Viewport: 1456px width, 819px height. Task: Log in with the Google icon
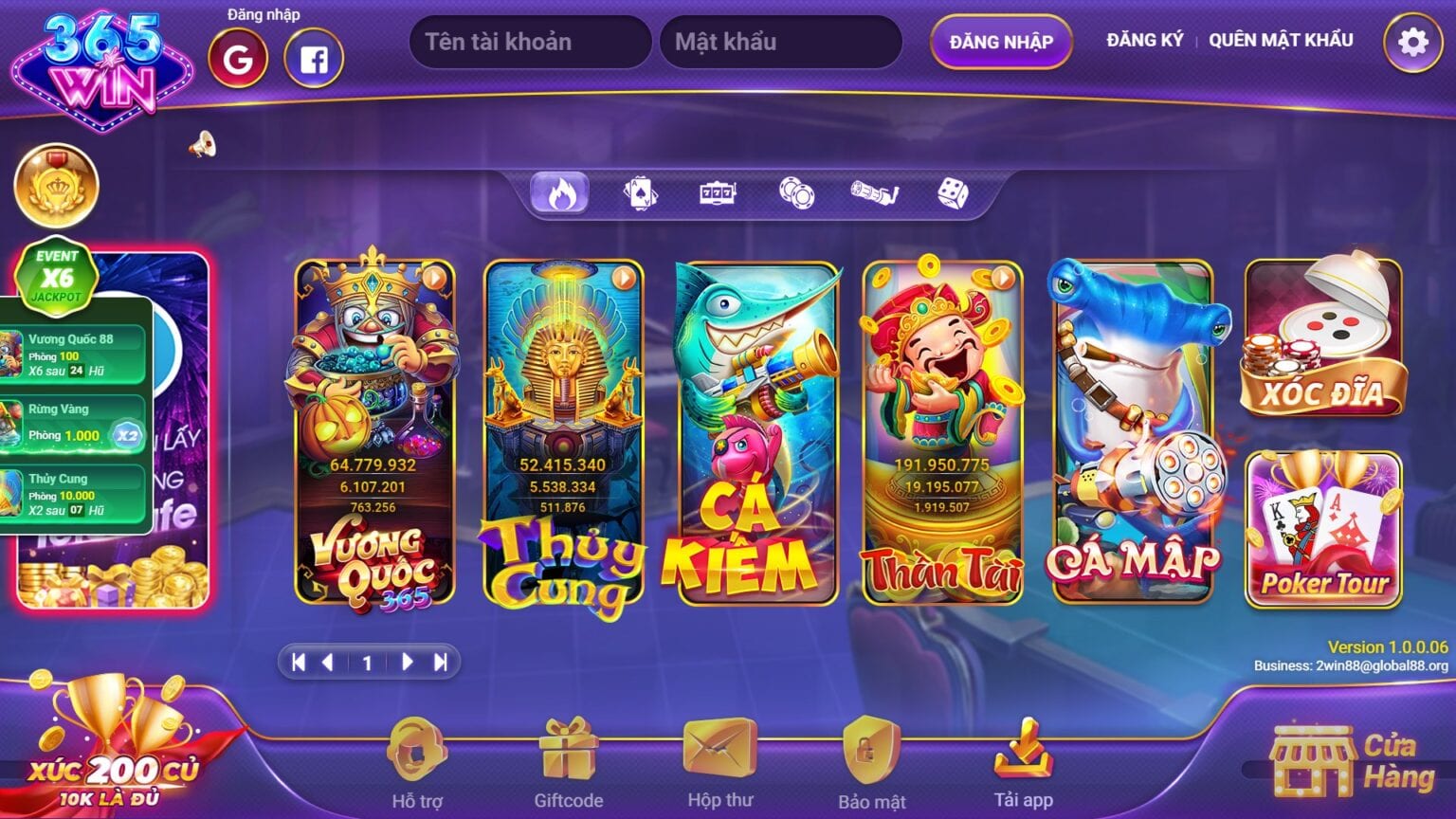click(x=237, y=59)
